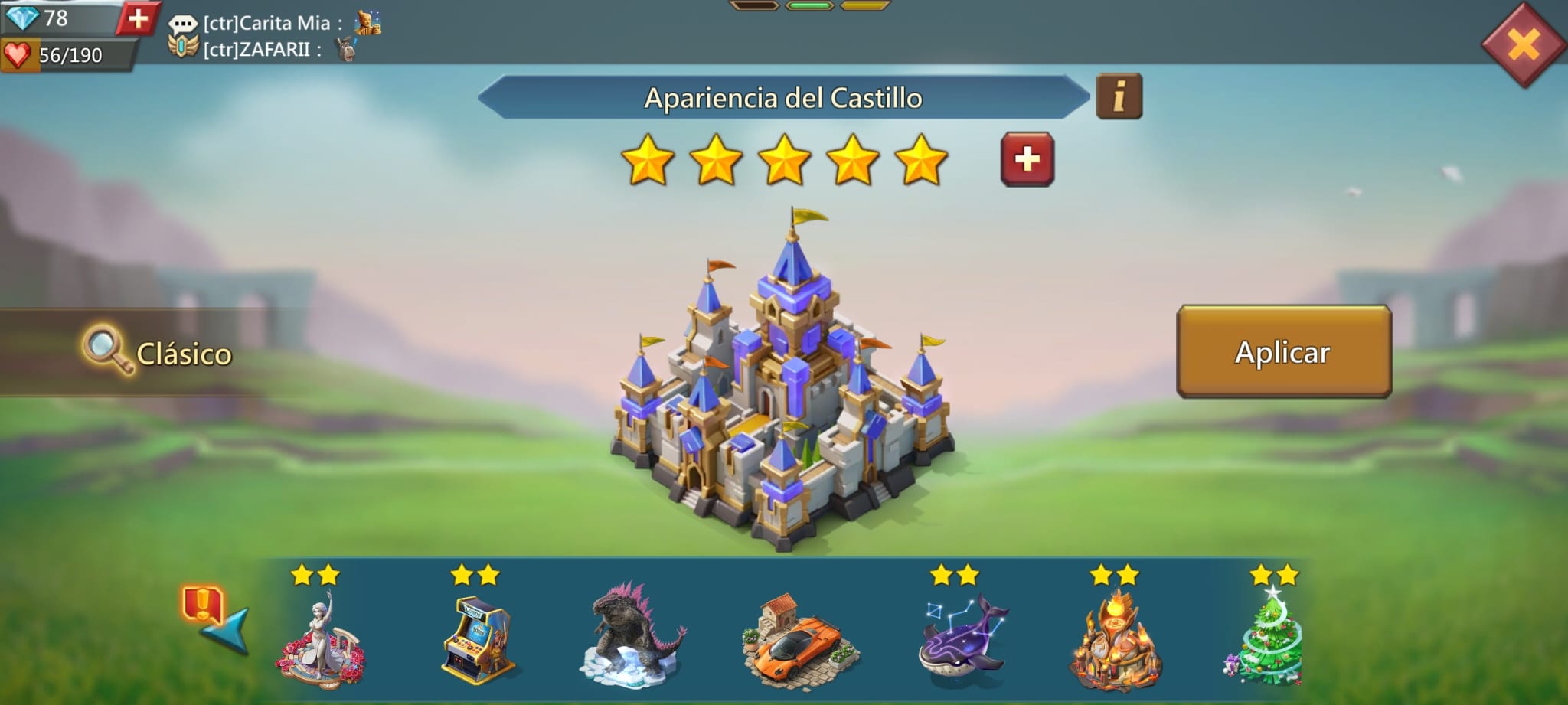Apply the castle skin with Aplicar

[x=1283, y=351]
